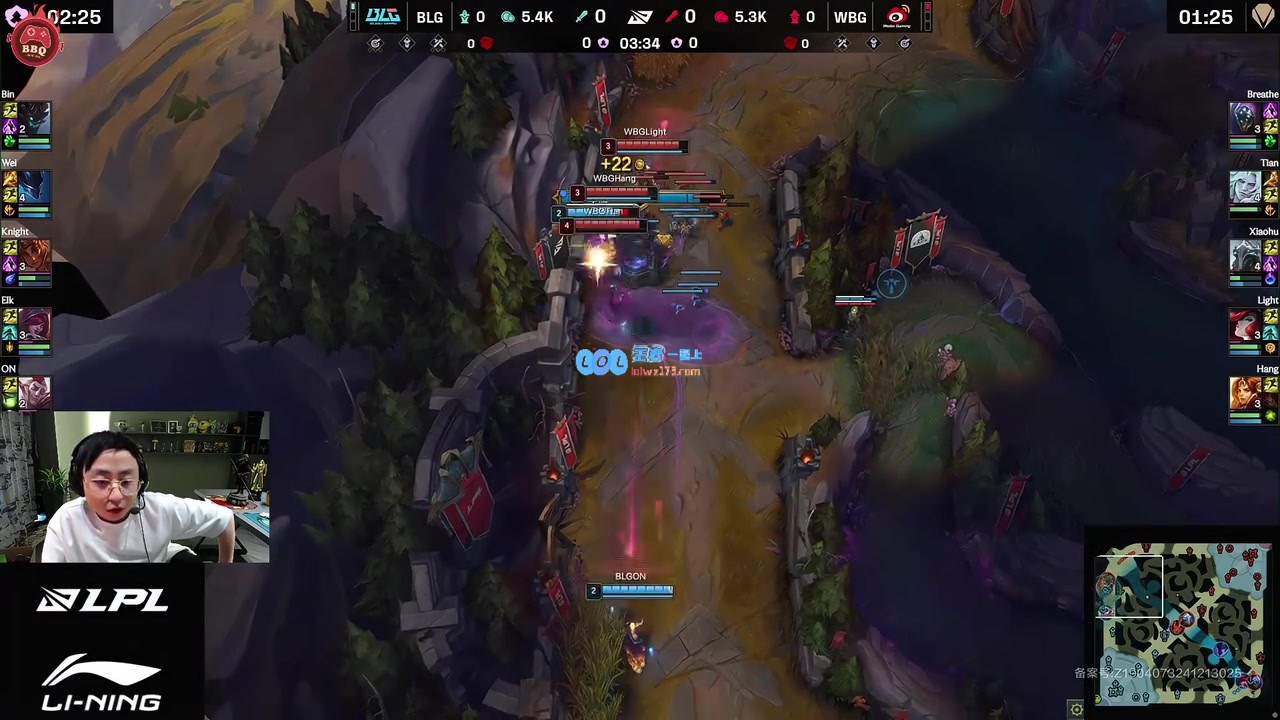Select ON's champion portrait
The image size is (1280, 720).
click(x=33, y=391)
